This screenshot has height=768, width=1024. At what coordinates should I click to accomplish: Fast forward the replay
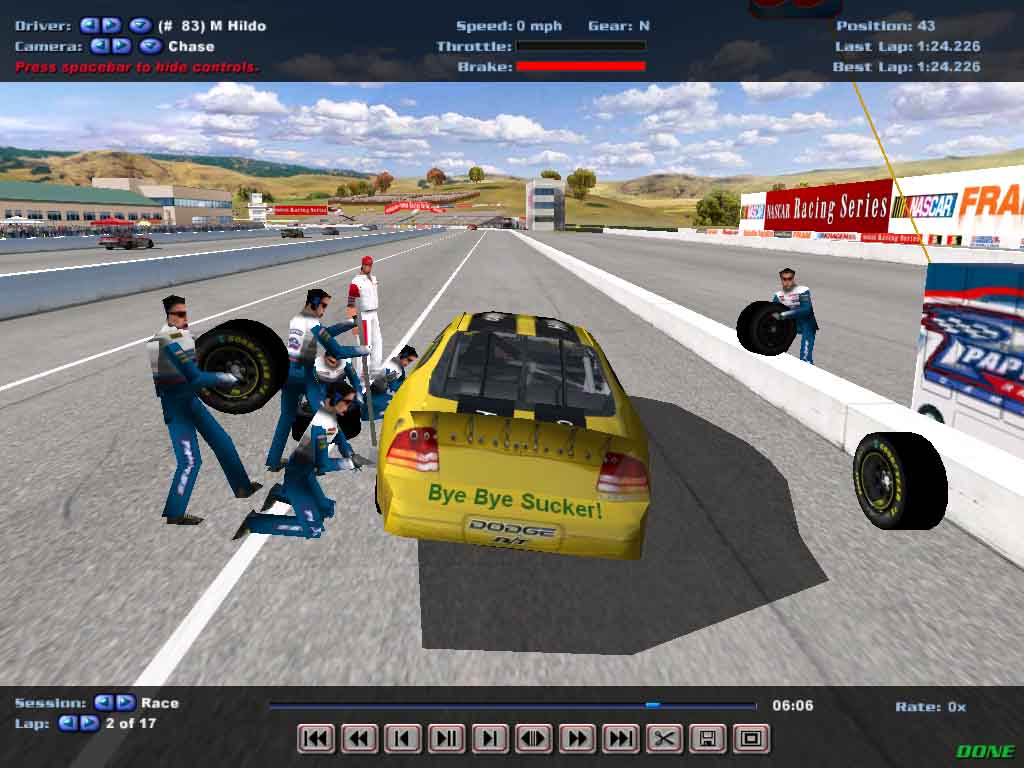[x=577, y=739]
